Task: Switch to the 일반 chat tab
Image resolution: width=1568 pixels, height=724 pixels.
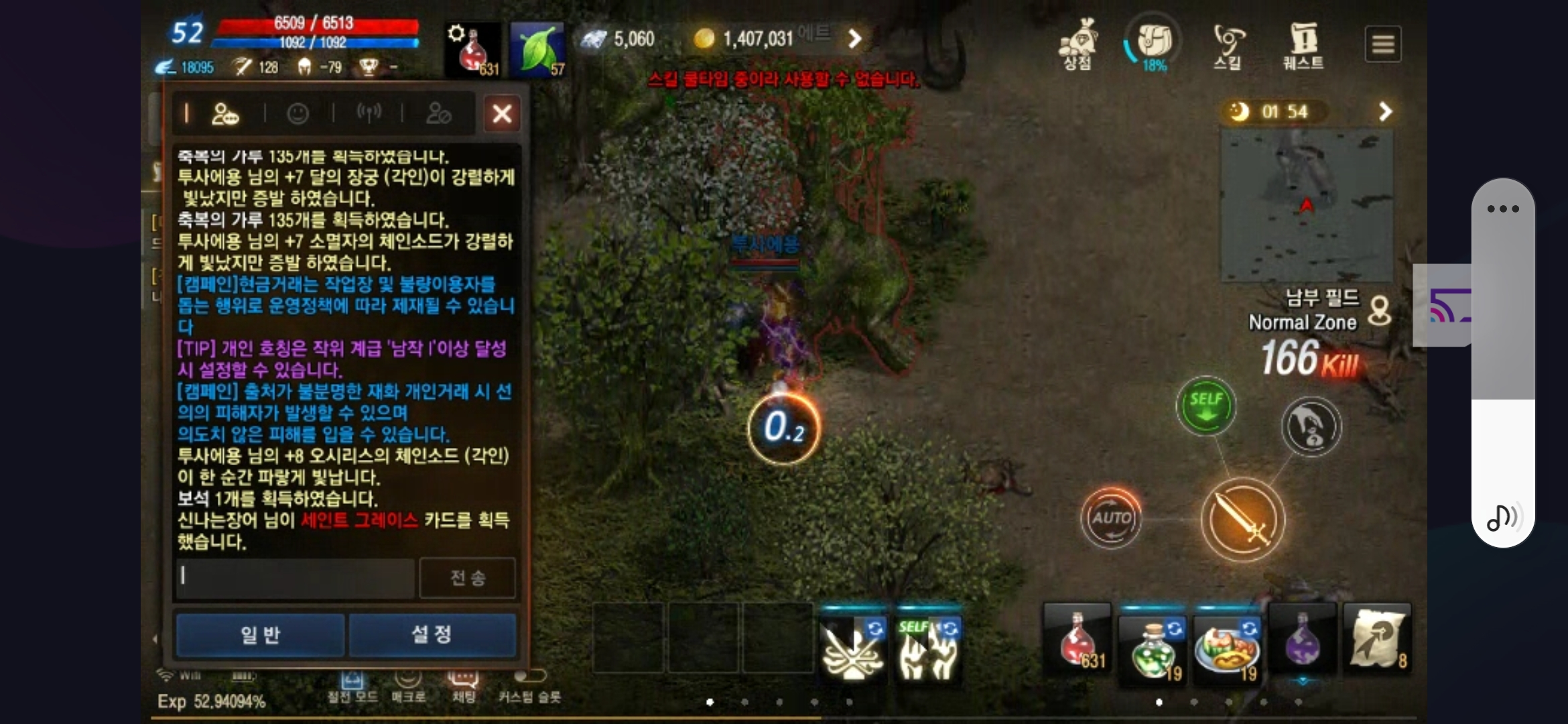Action: [261, 635]
